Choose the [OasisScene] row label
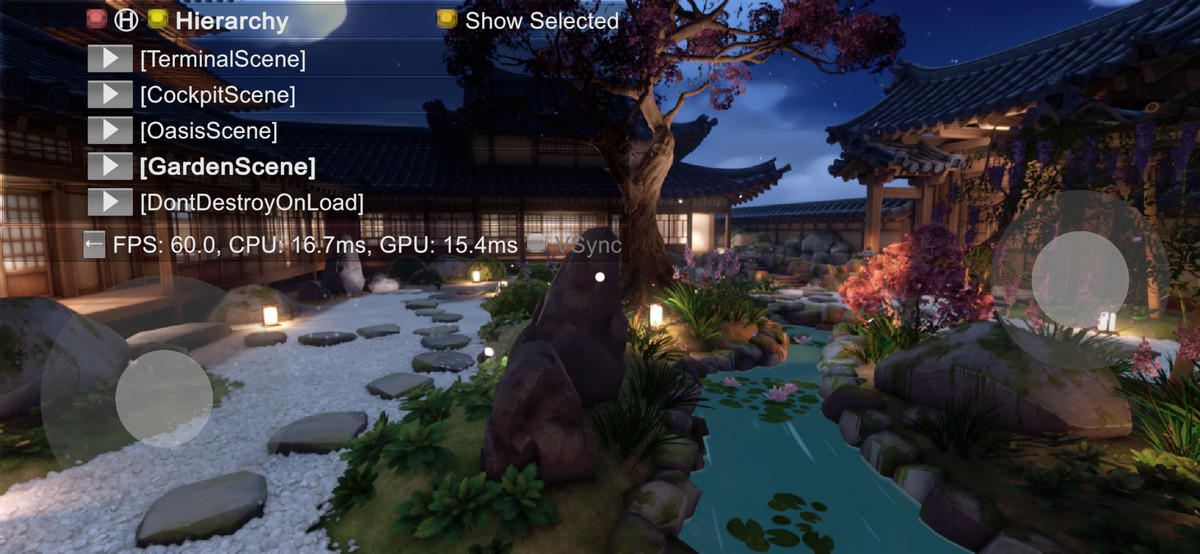The width and height of the screenshot is (1200, 554). pyautogui.click(x=209, y=130)
